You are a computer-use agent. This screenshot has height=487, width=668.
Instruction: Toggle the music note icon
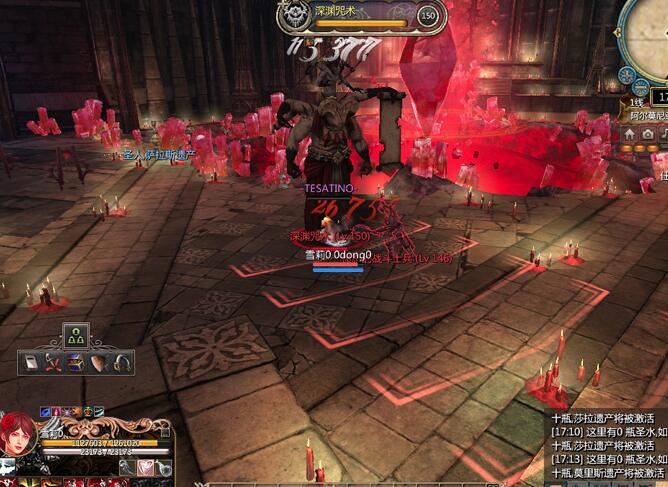663,133
